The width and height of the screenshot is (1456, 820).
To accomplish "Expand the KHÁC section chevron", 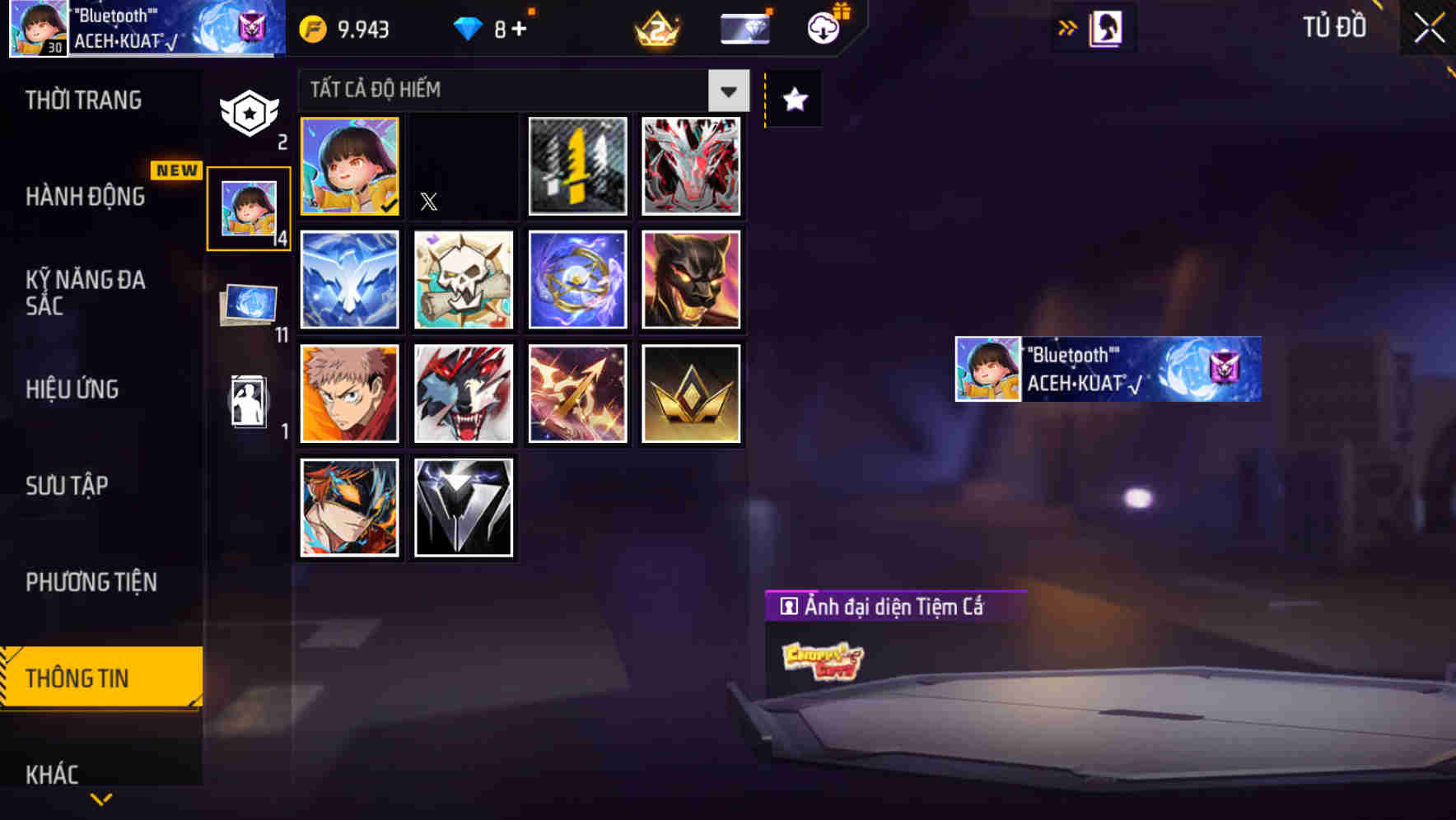I will (x=101, y=798).
